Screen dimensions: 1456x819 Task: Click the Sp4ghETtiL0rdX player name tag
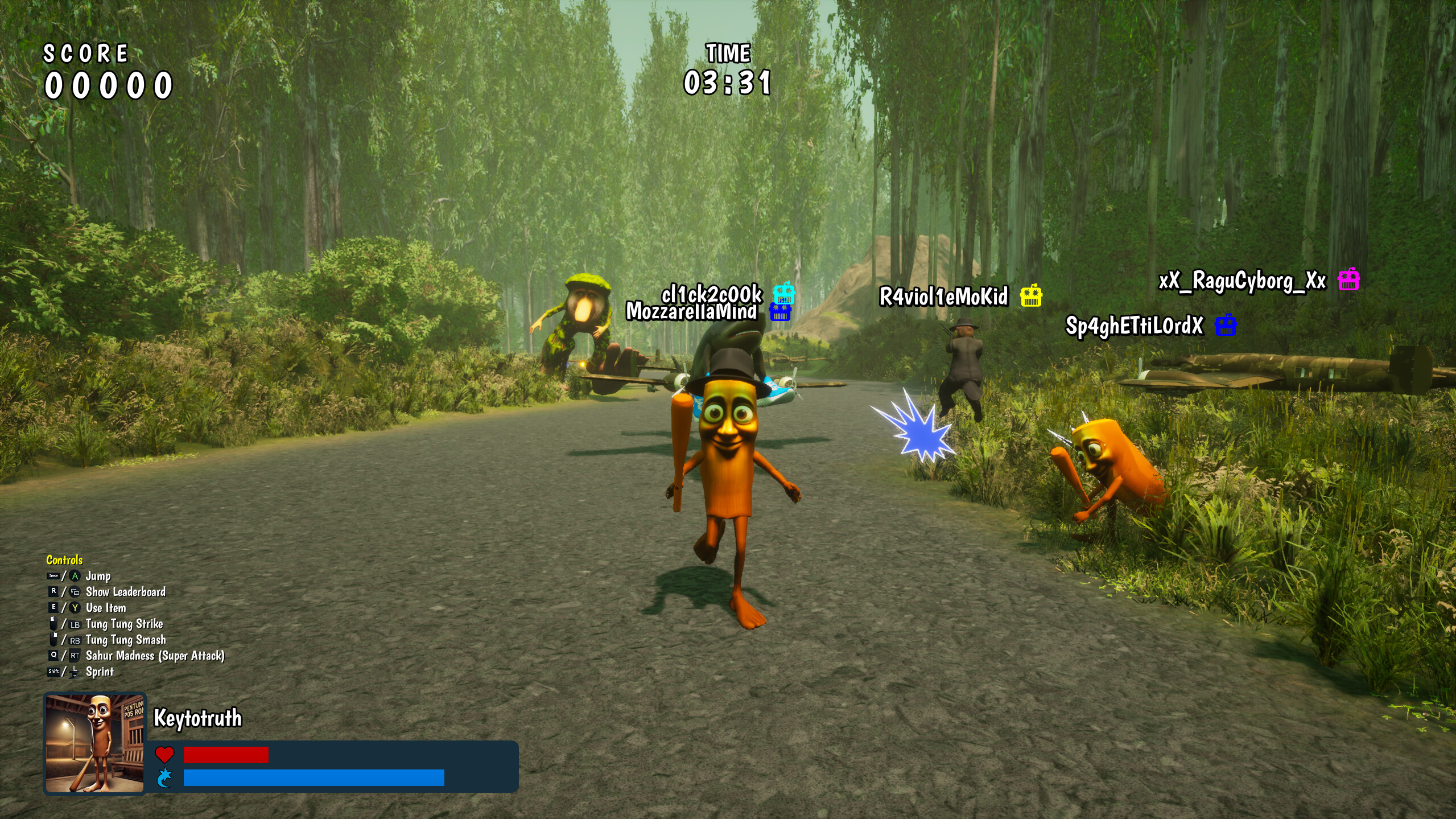coord(1134,326)
